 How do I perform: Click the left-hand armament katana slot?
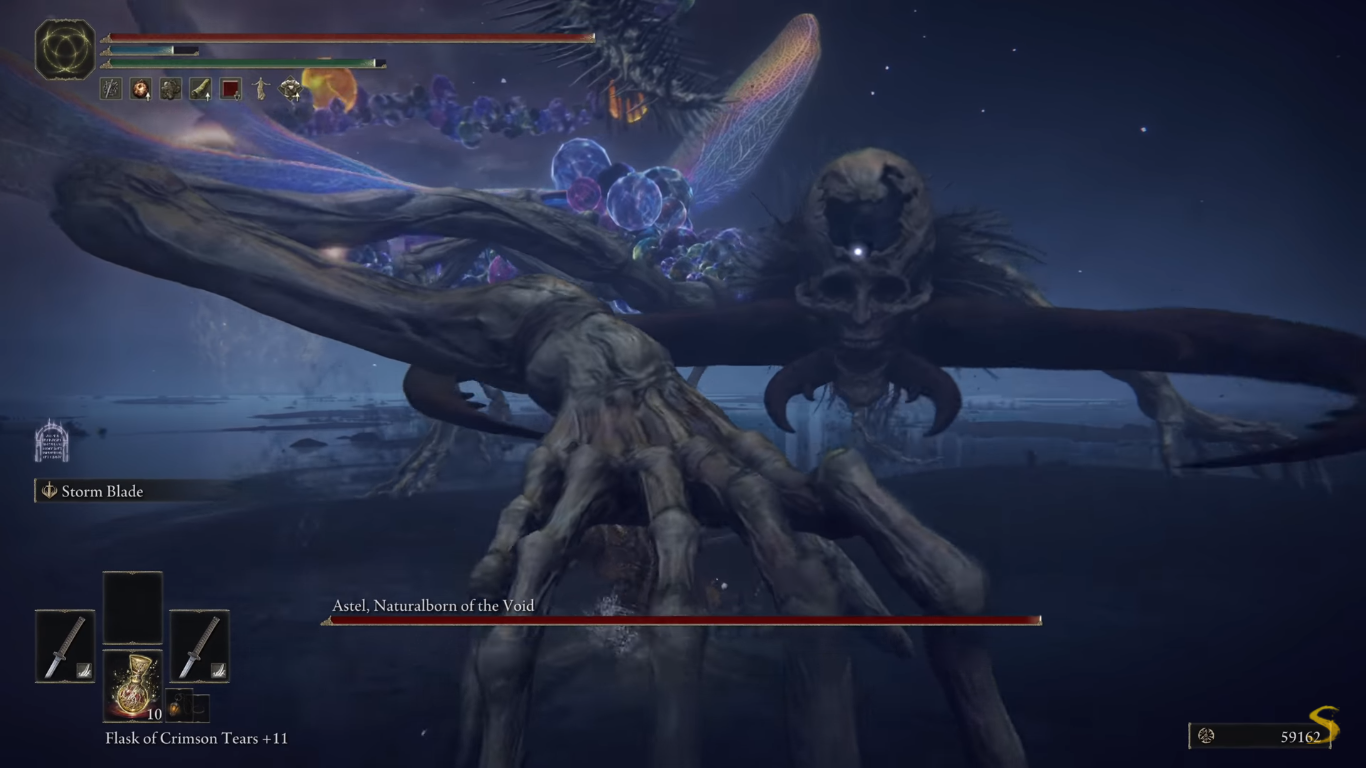pyautogui.click(x=65, y=646)
